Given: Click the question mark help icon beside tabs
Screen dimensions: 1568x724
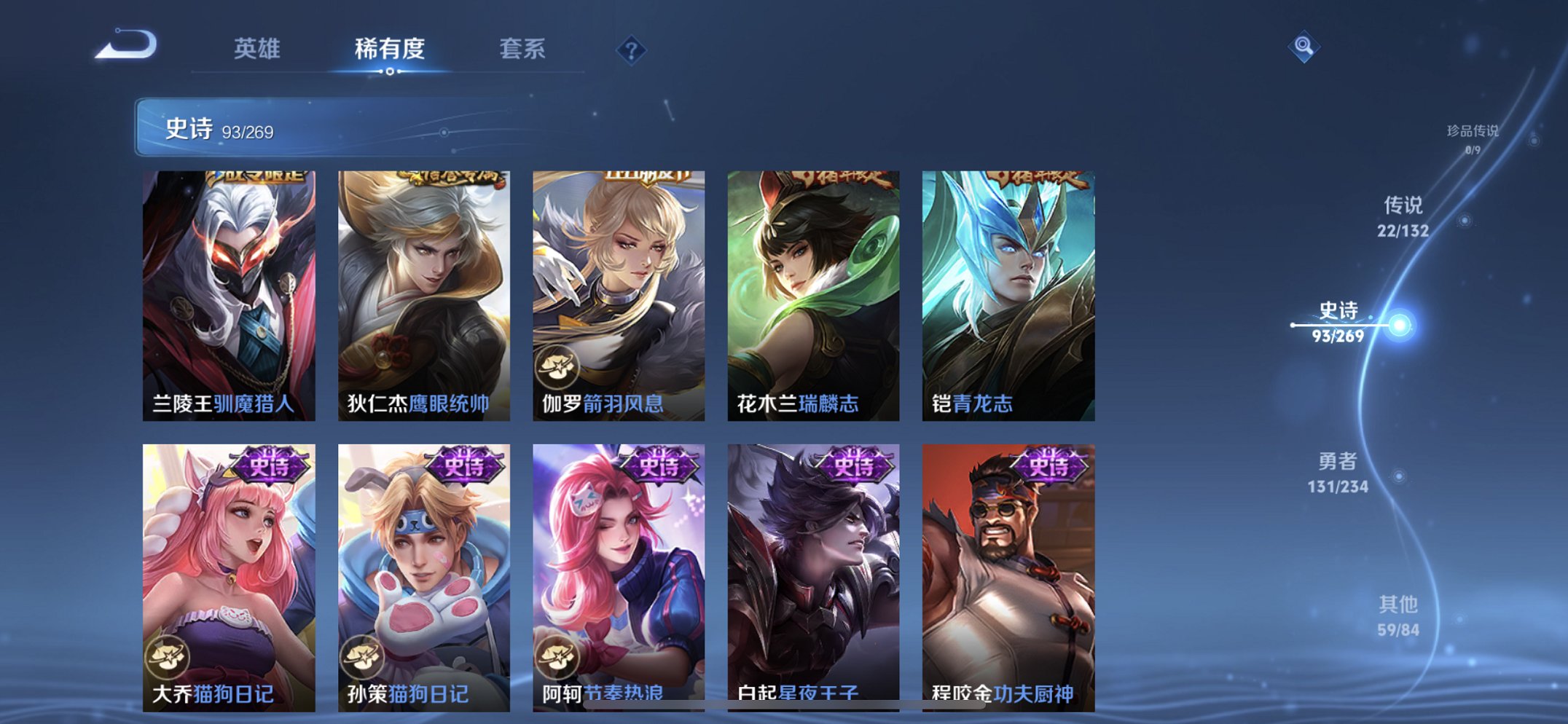Looking at the screenshot, I should 631,50.
